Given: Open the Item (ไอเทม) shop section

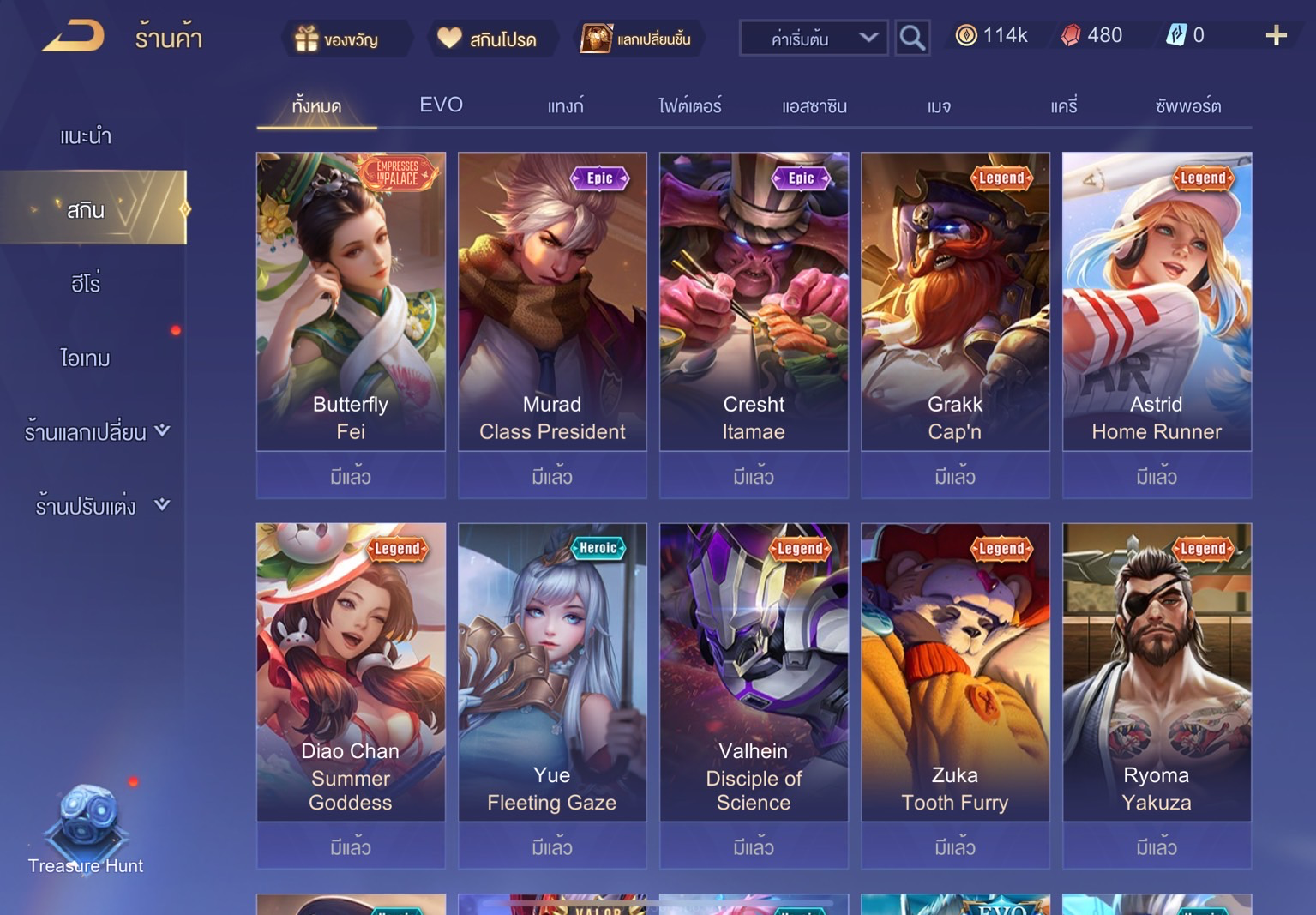Looking at the screenshot, I should point(86,358).
